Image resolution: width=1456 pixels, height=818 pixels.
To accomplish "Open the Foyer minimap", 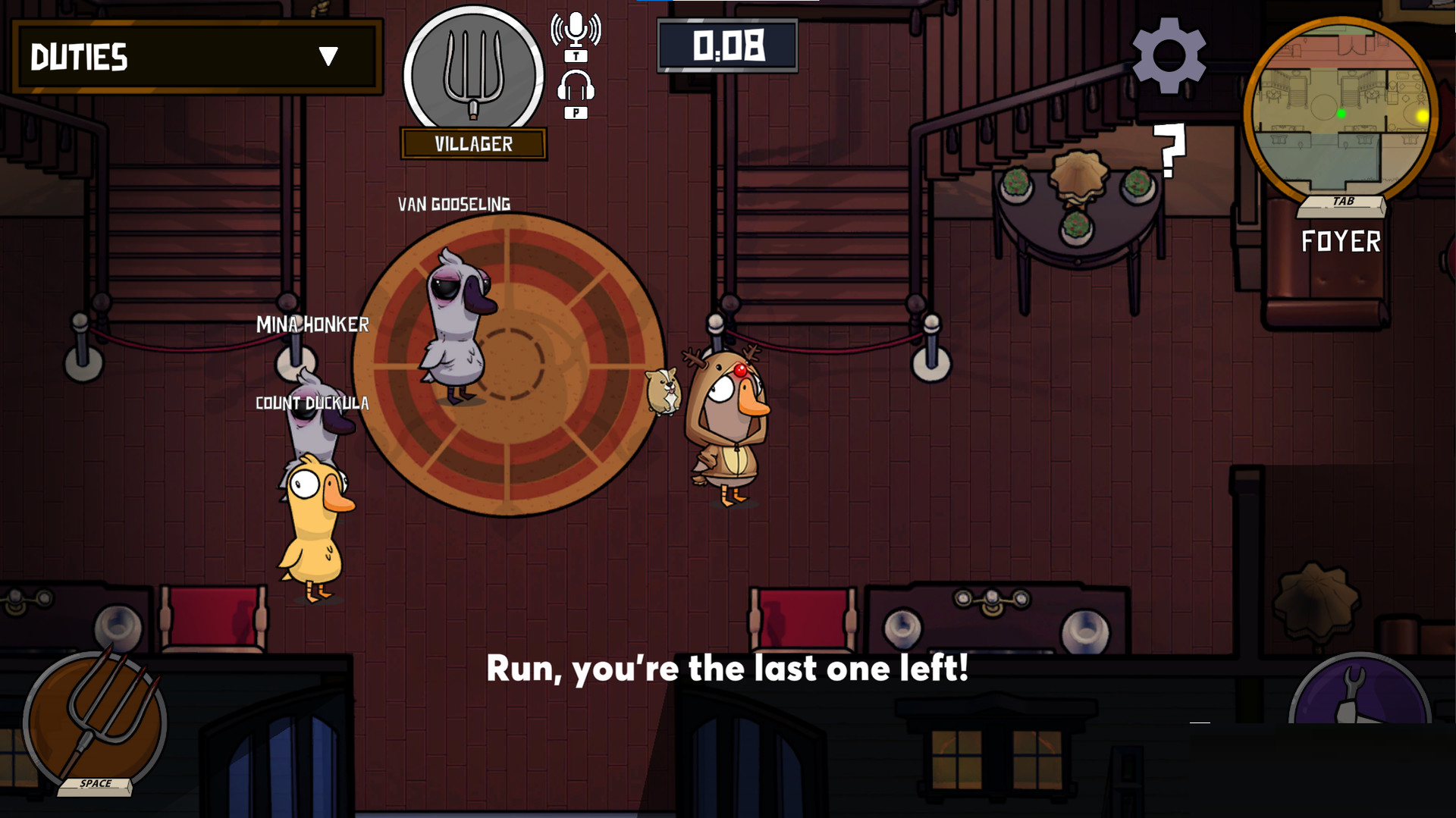I will click(1341, 112).
